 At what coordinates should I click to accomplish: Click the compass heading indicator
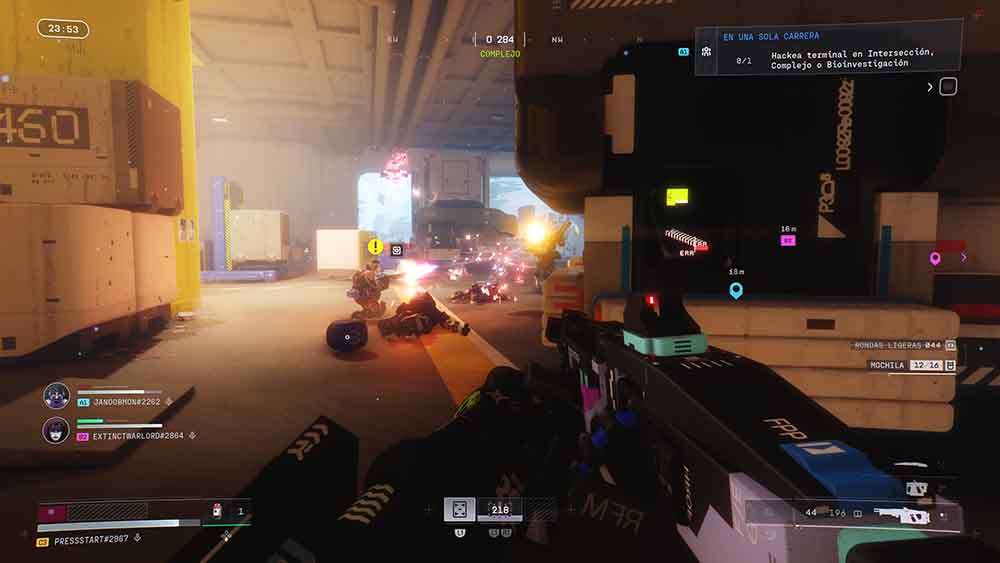coord(499,40)
